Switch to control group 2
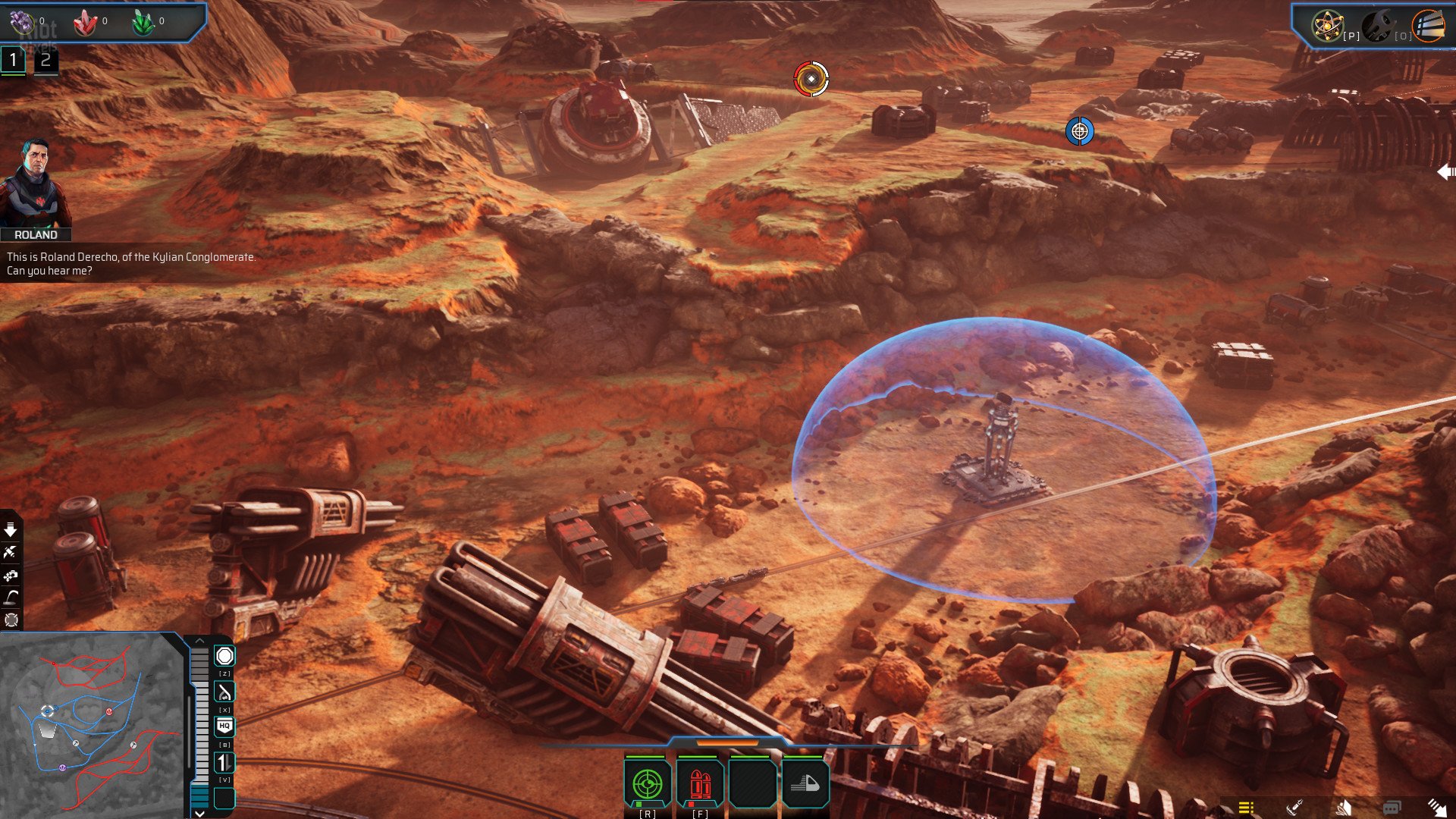This screenshot has height=819, width=1456. tap(45, 61)
